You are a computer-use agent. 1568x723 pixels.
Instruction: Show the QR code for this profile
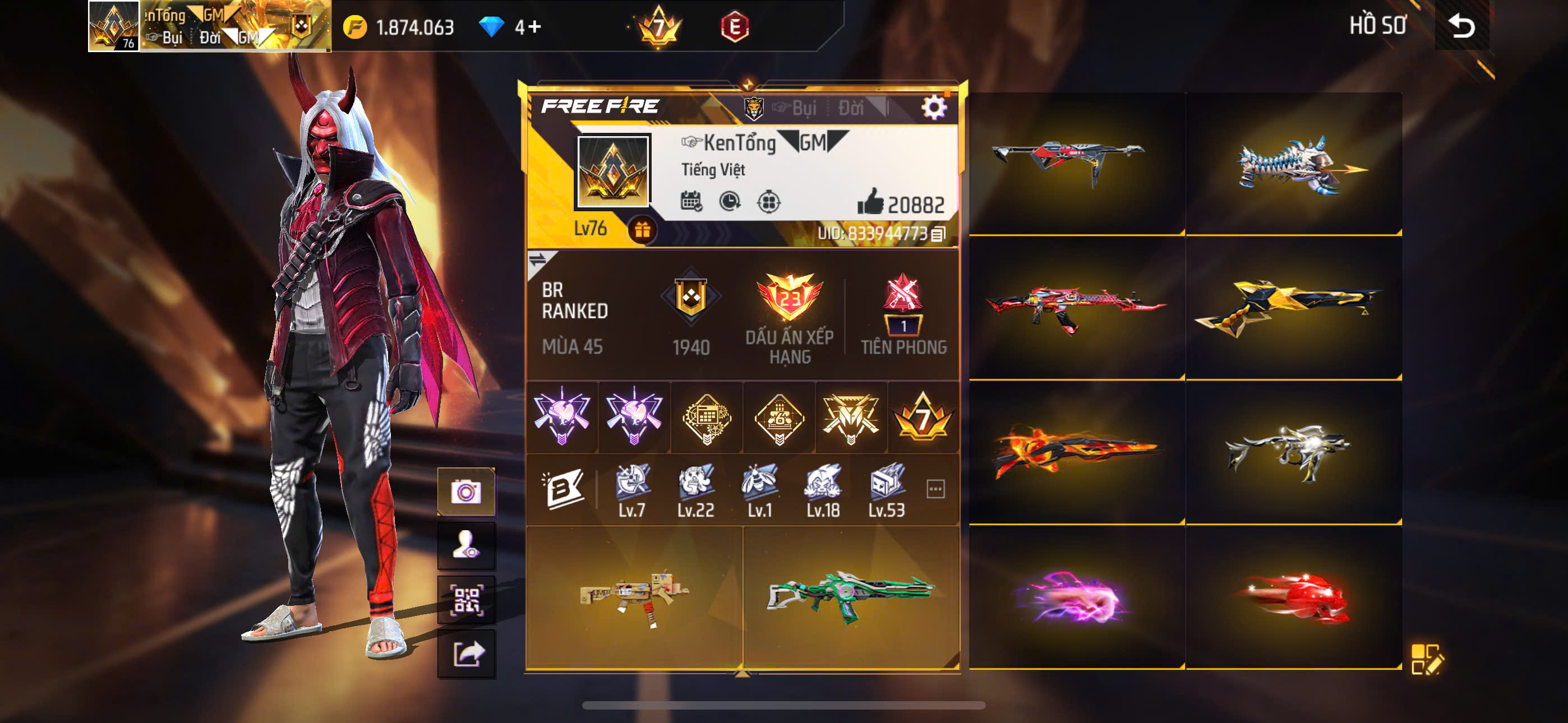pos(465,600)
